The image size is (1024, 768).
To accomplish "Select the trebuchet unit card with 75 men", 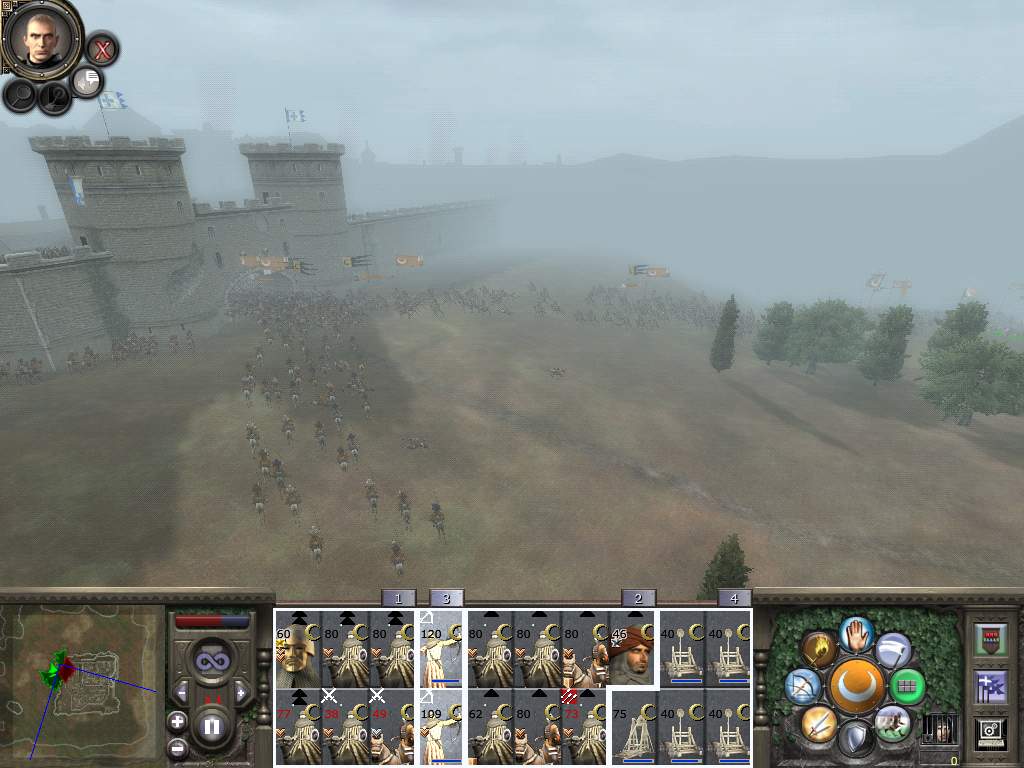I will click(x=632, y=728).
